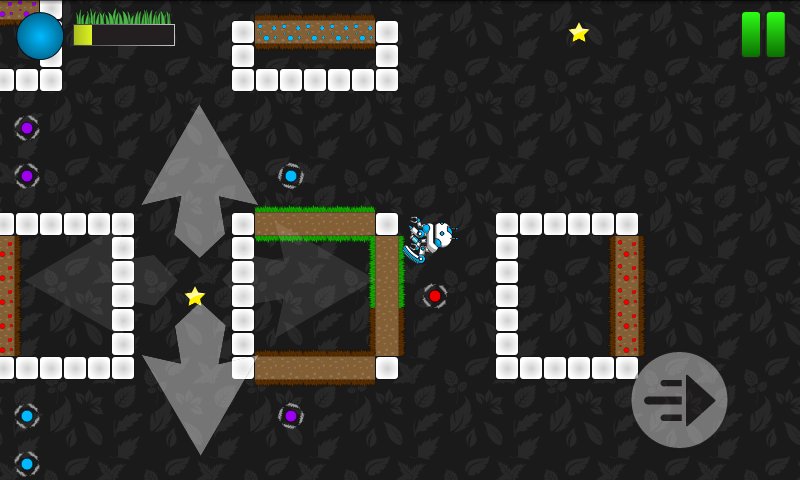Click the blue orb icon

(x=40, y=36)
